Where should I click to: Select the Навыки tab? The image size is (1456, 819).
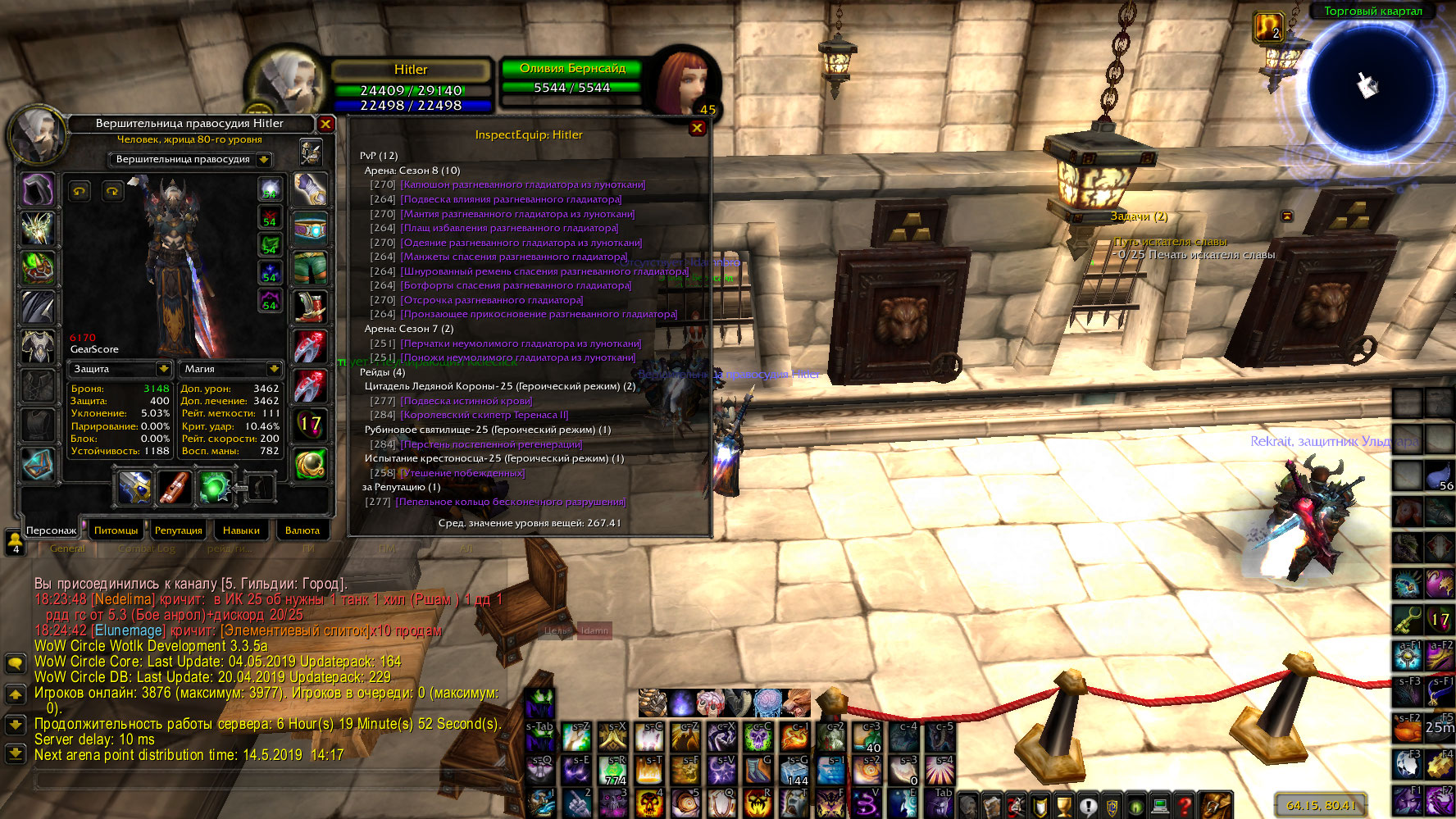coord(241,530)
